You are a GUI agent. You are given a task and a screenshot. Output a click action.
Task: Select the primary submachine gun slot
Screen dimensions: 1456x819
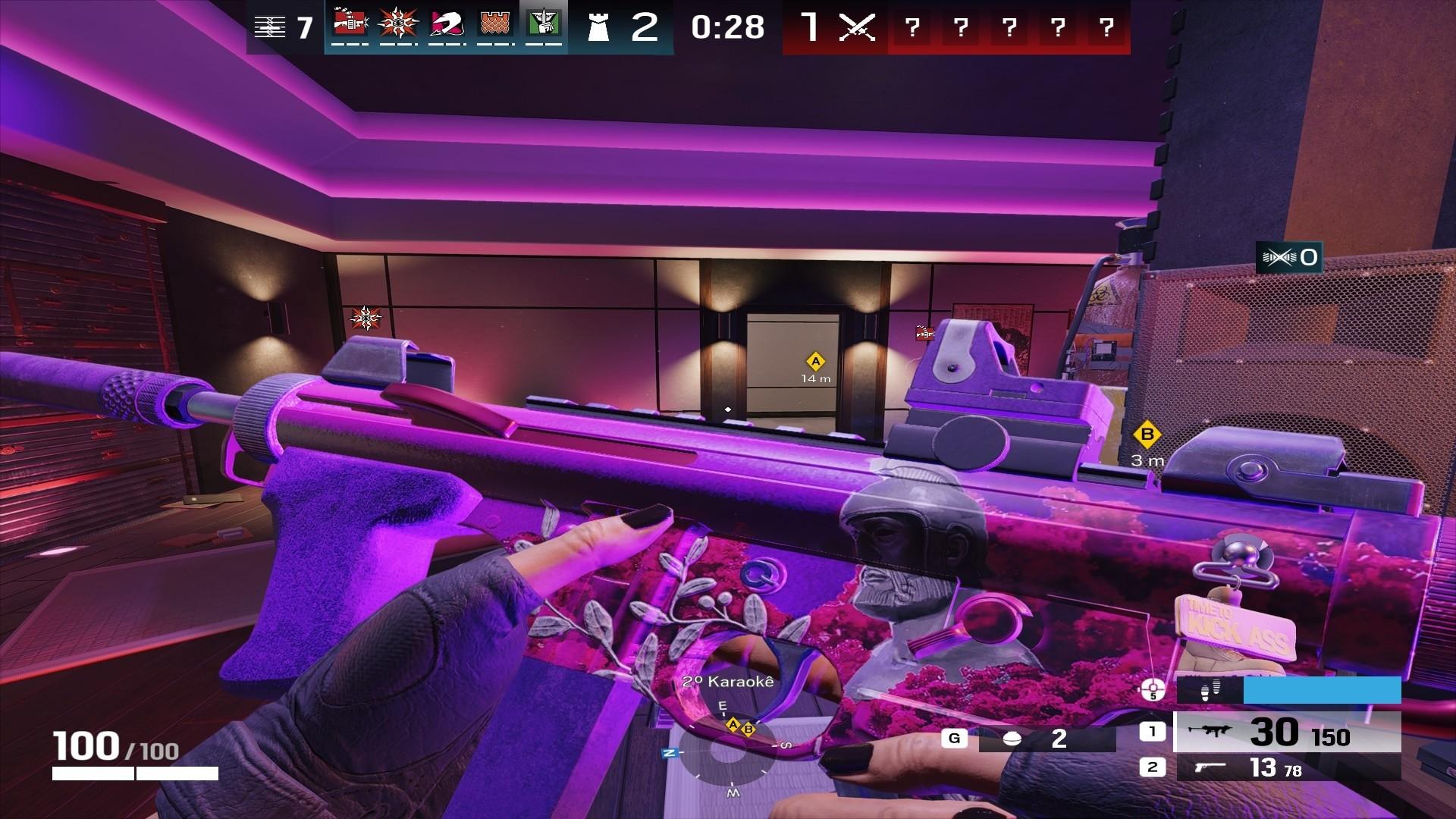[x=1286, y=732]
